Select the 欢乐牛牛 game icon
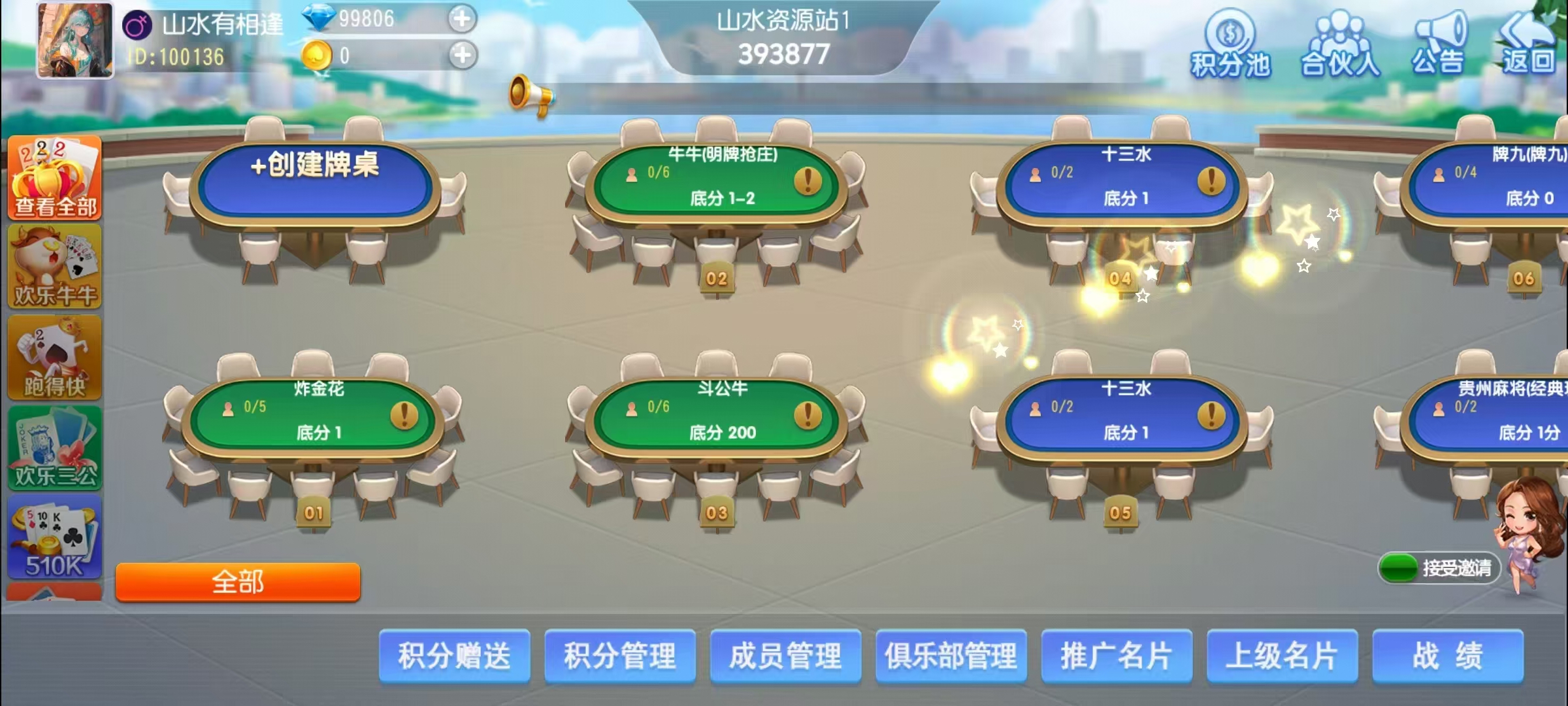 click(x=54, y=267)
